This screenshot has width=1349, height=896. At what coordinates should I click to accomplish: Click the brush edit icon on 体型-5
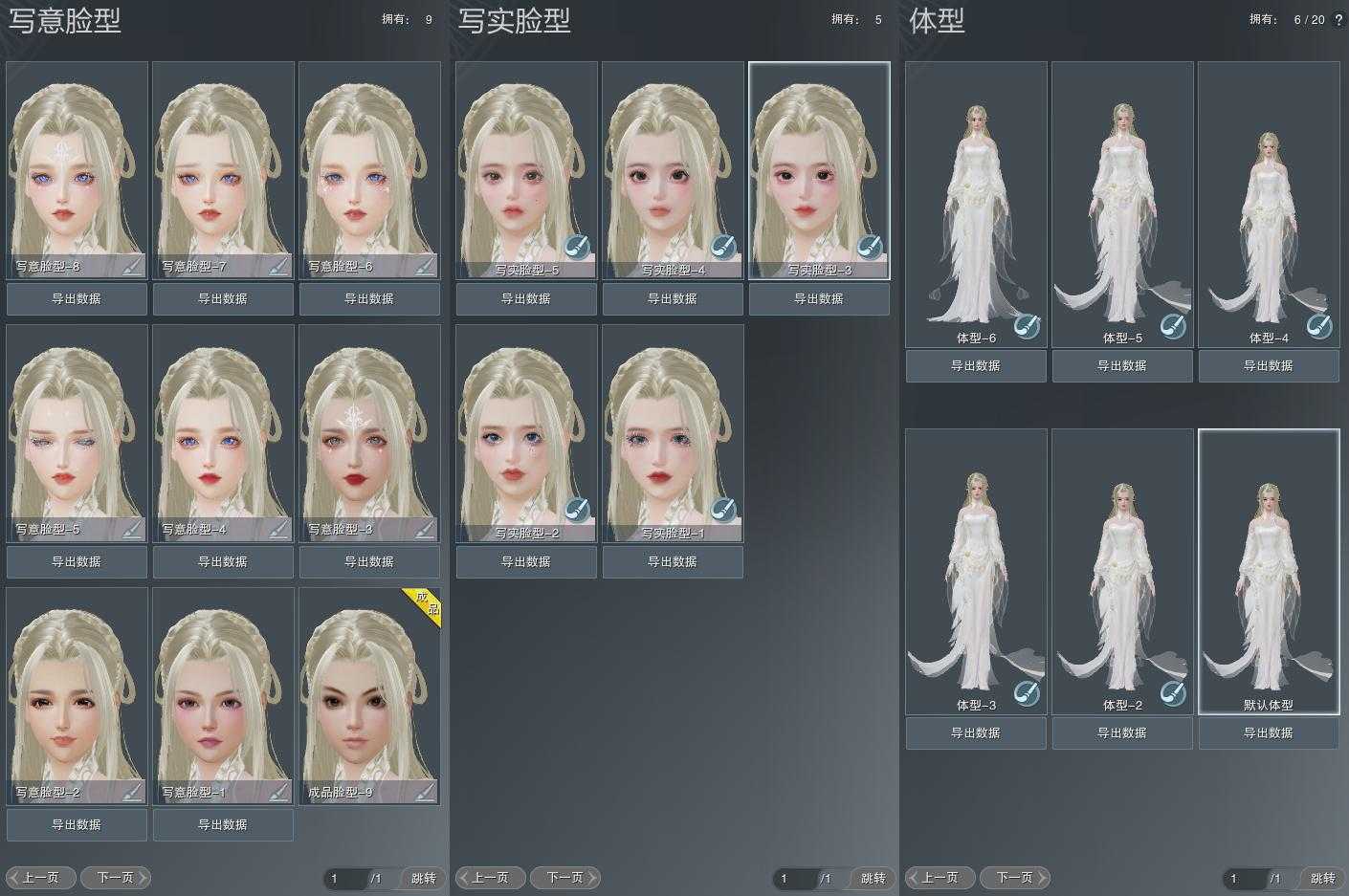pos(1173,326)
